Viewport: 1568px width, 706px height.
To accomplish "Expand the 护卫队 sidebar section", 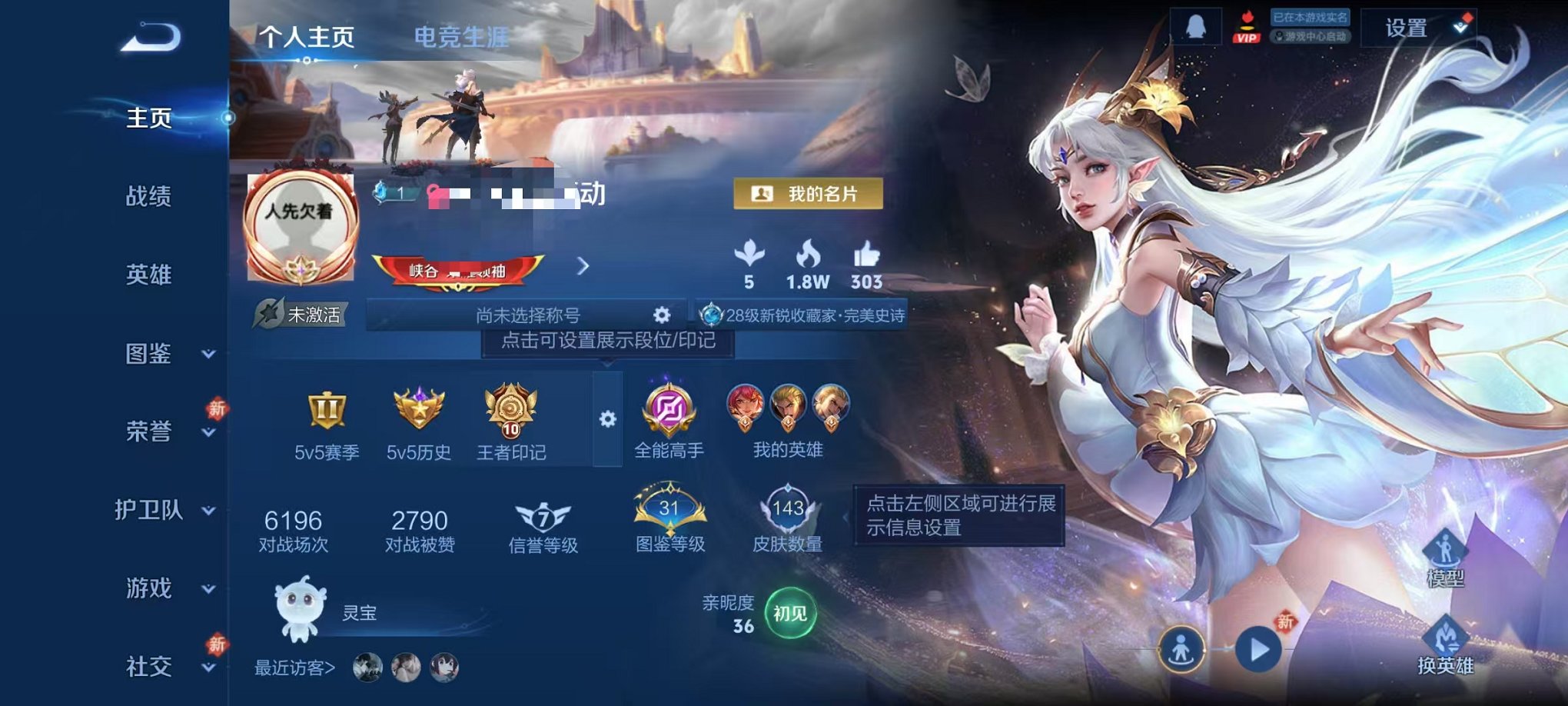I will coord(150,511).
